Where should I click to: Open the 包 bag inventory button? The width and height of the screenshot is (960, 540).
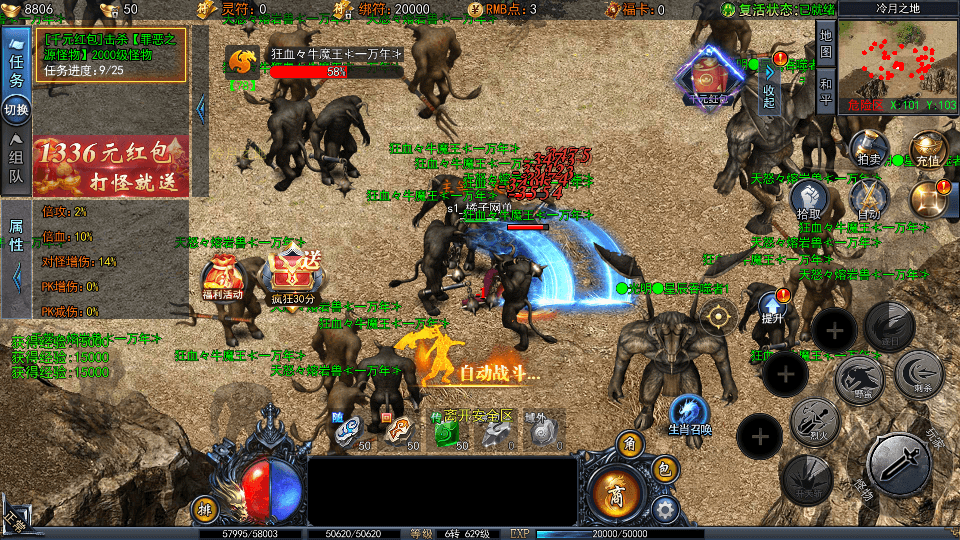click(x=662, y=469)
